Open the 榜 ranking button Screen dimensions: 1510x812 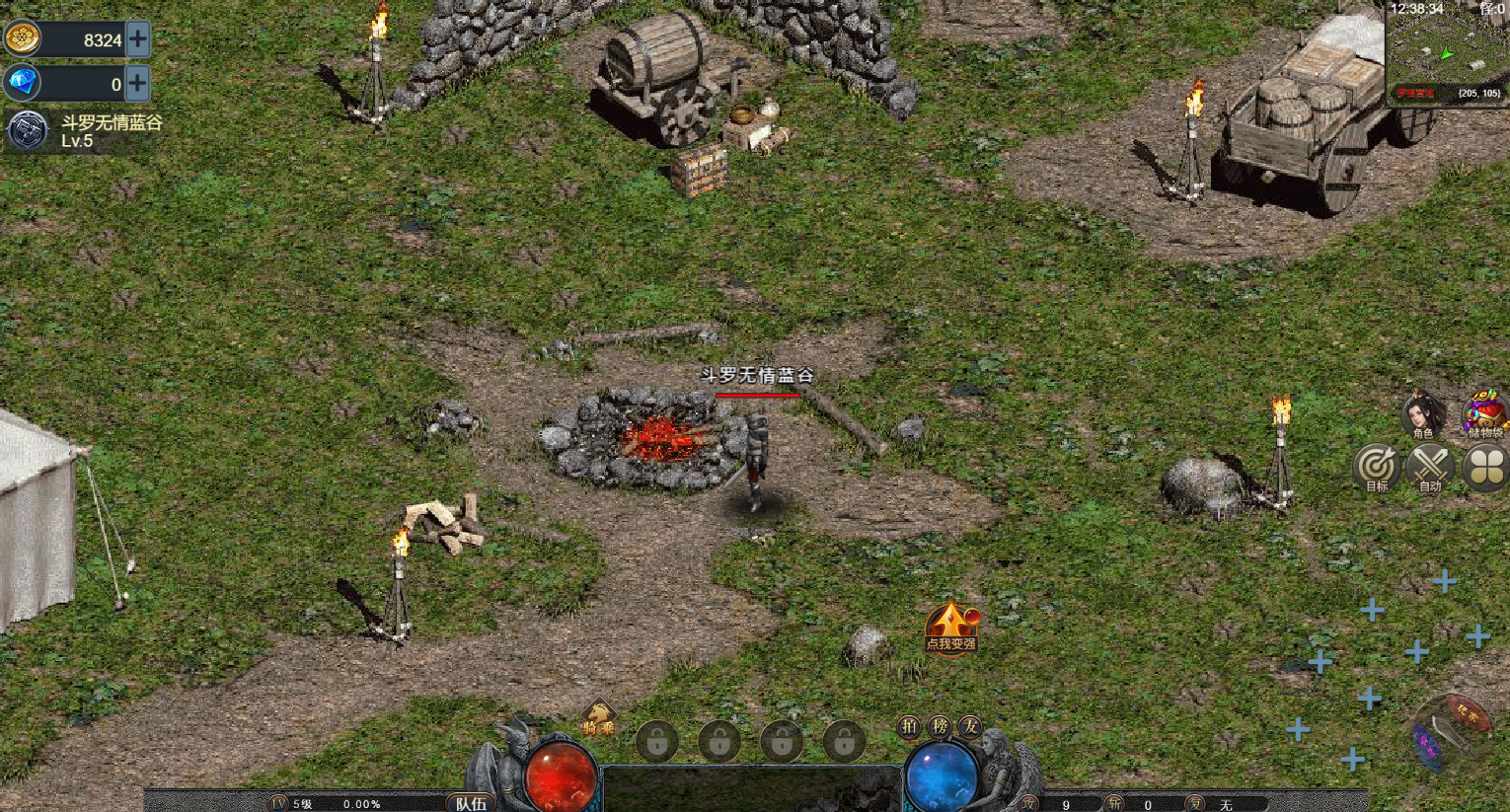[940, 727]
